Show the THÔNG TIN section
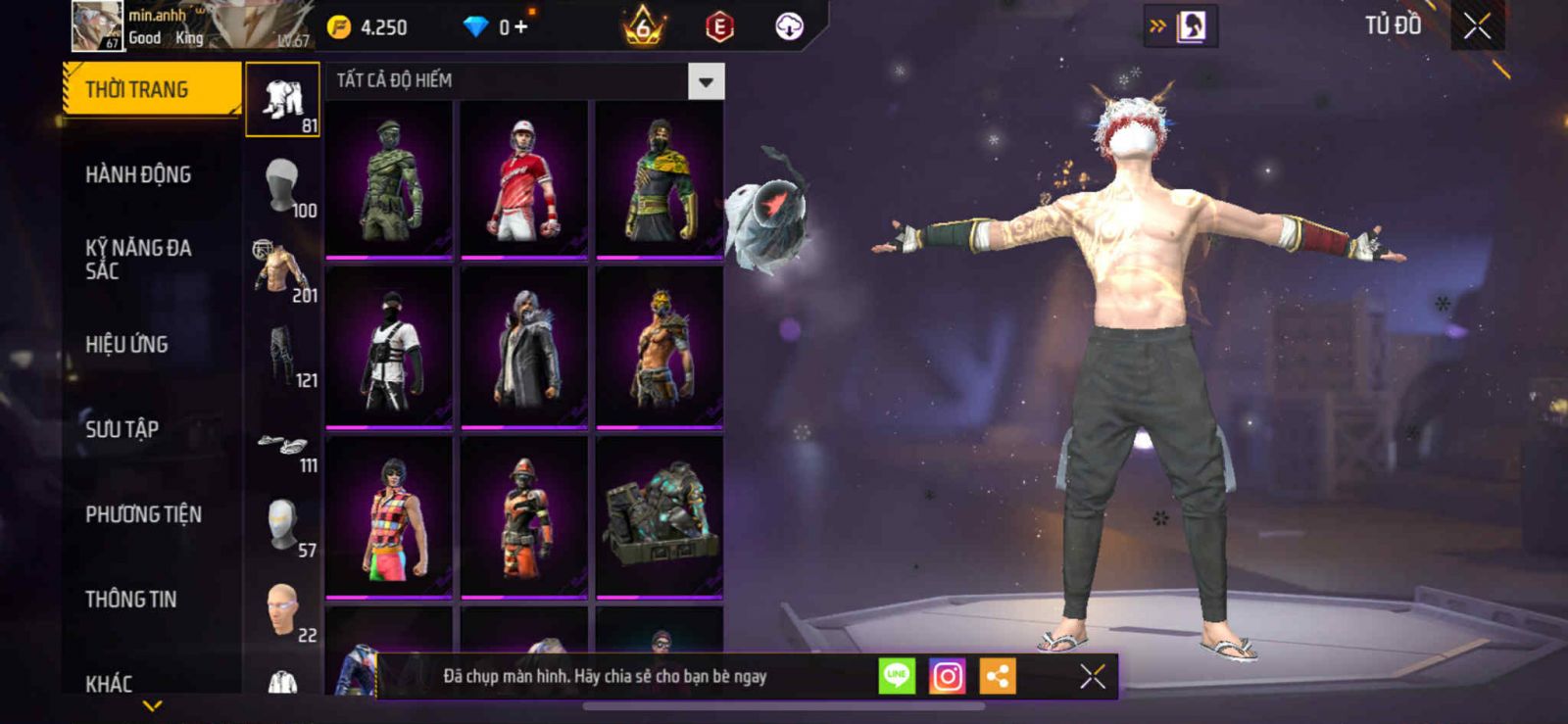The image size is (1568, 724). (130, 599)
